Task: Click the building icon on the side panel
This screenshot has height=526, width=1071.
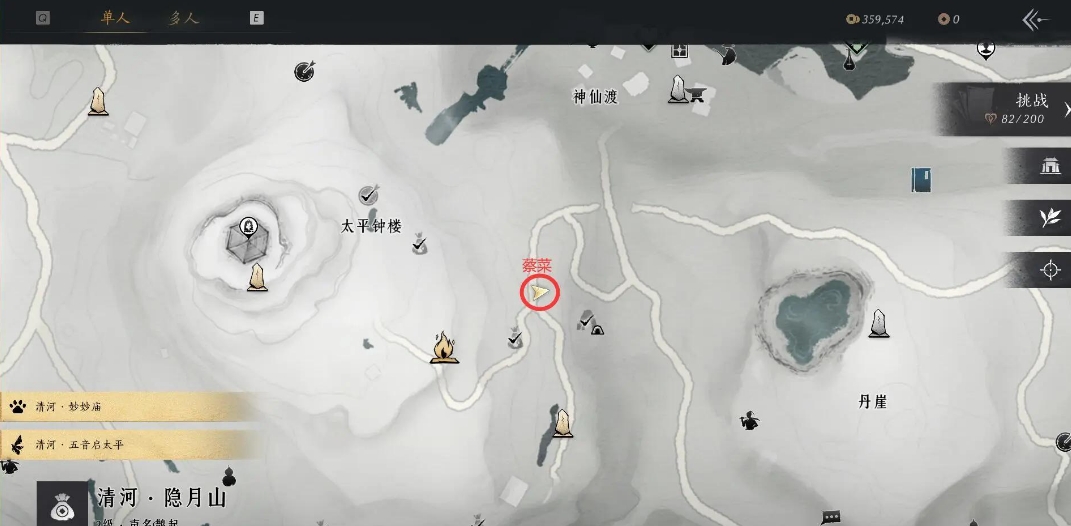Action: click(1050, 166)
